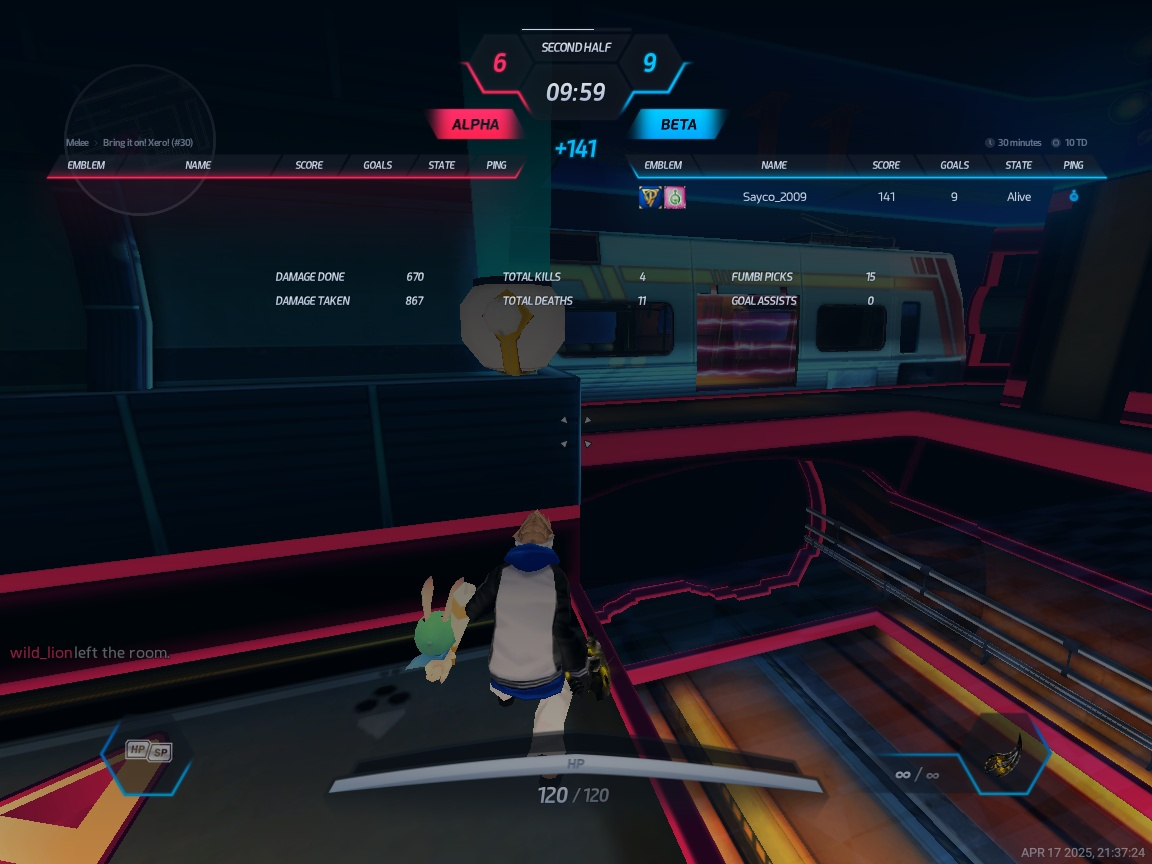1152x864 pixels.
Task: Click the HP/SP skill icon
Action: click(148, 751)
